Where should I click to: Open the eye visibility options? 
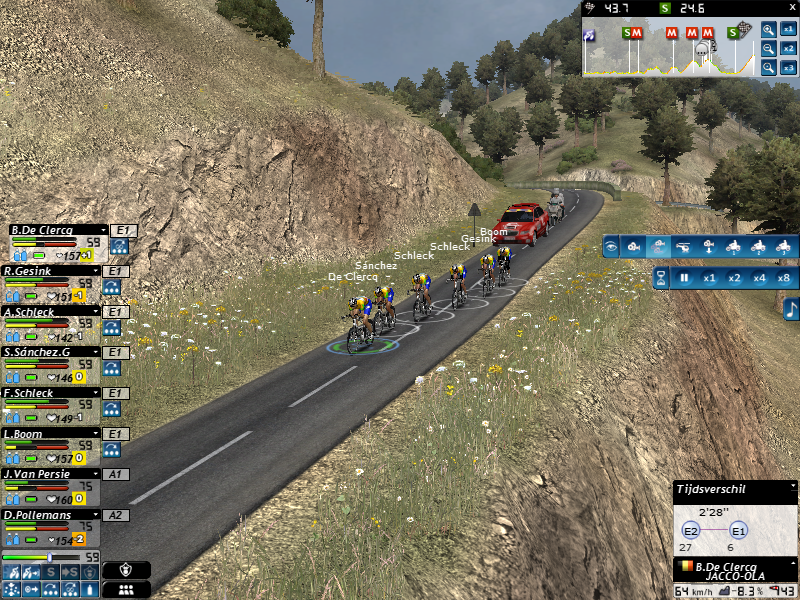[611, 246]
